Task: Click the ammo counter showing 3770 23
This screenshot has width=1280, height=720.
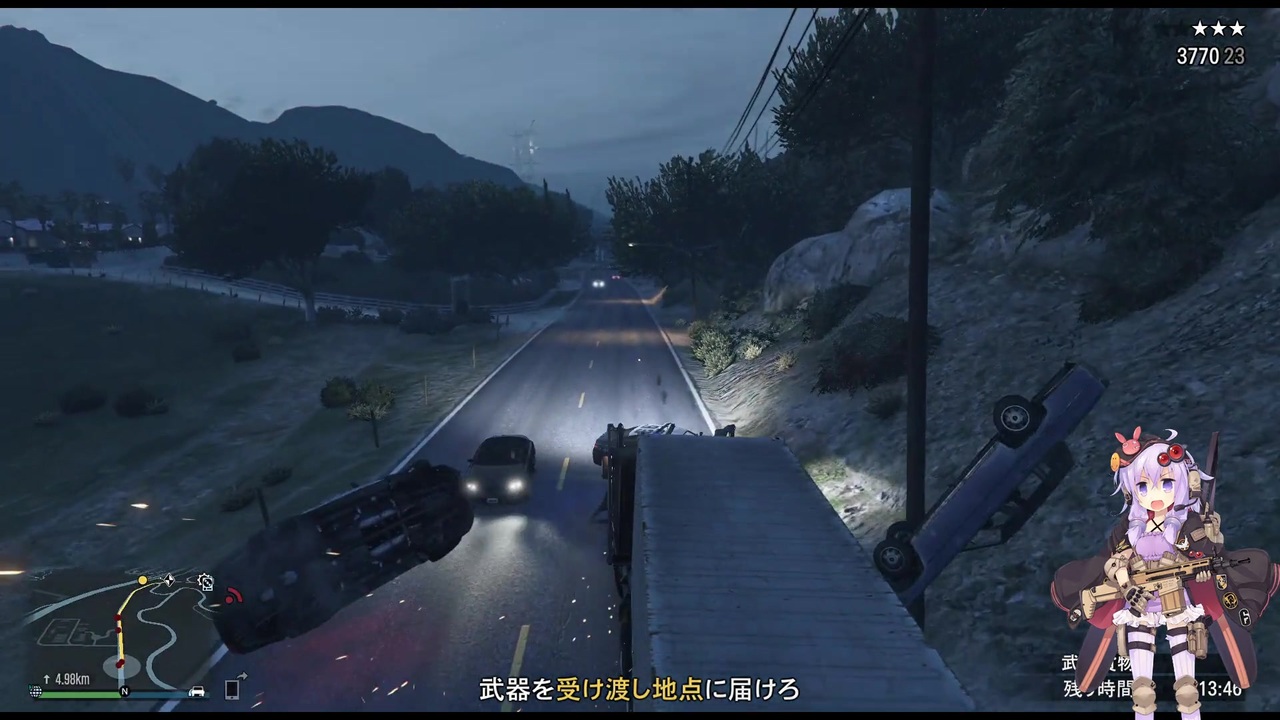Action: pyautogui.click(x=1211, y=57)
